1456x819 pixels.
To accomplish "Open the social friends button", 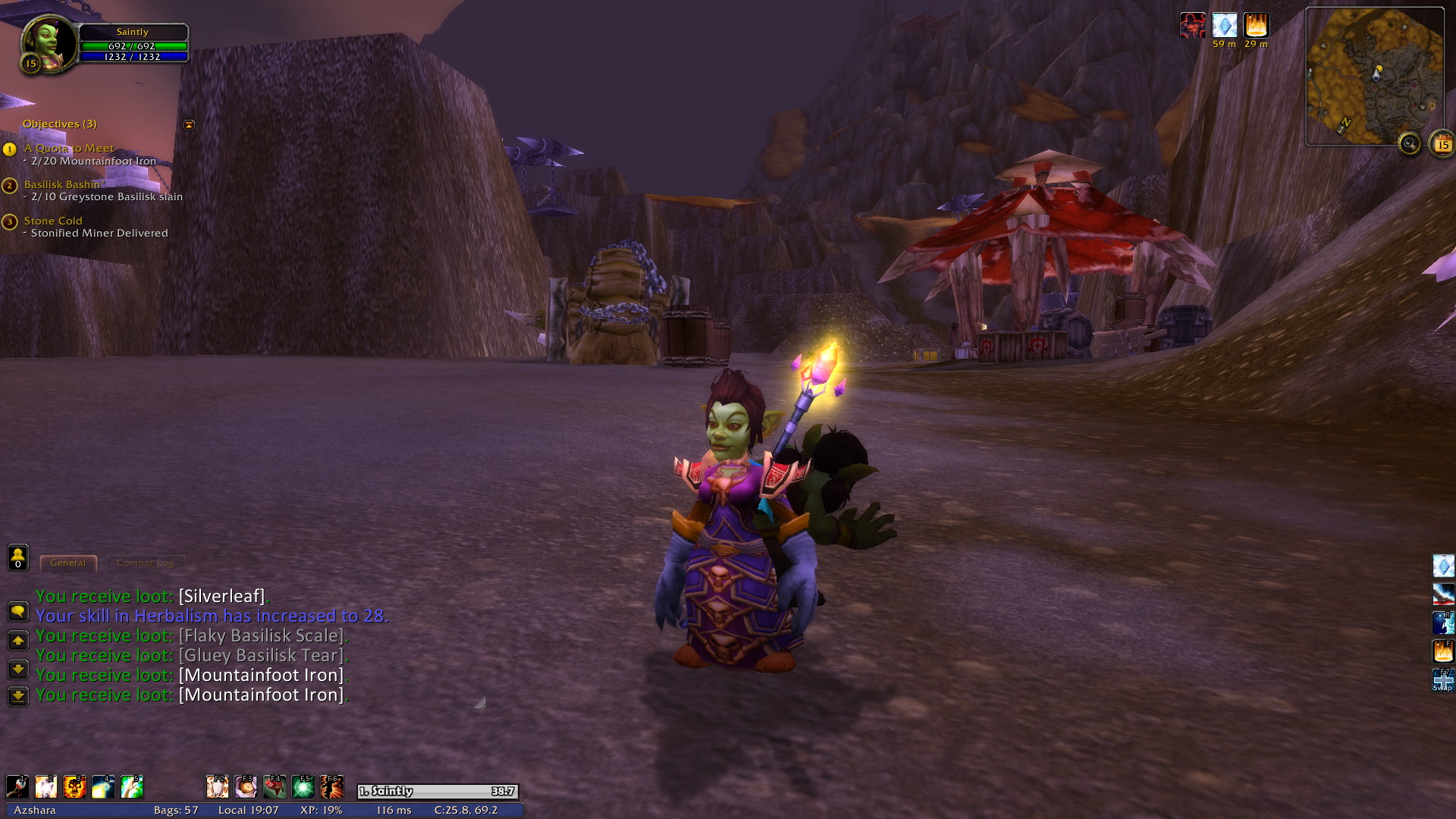I will coord(17,557).
